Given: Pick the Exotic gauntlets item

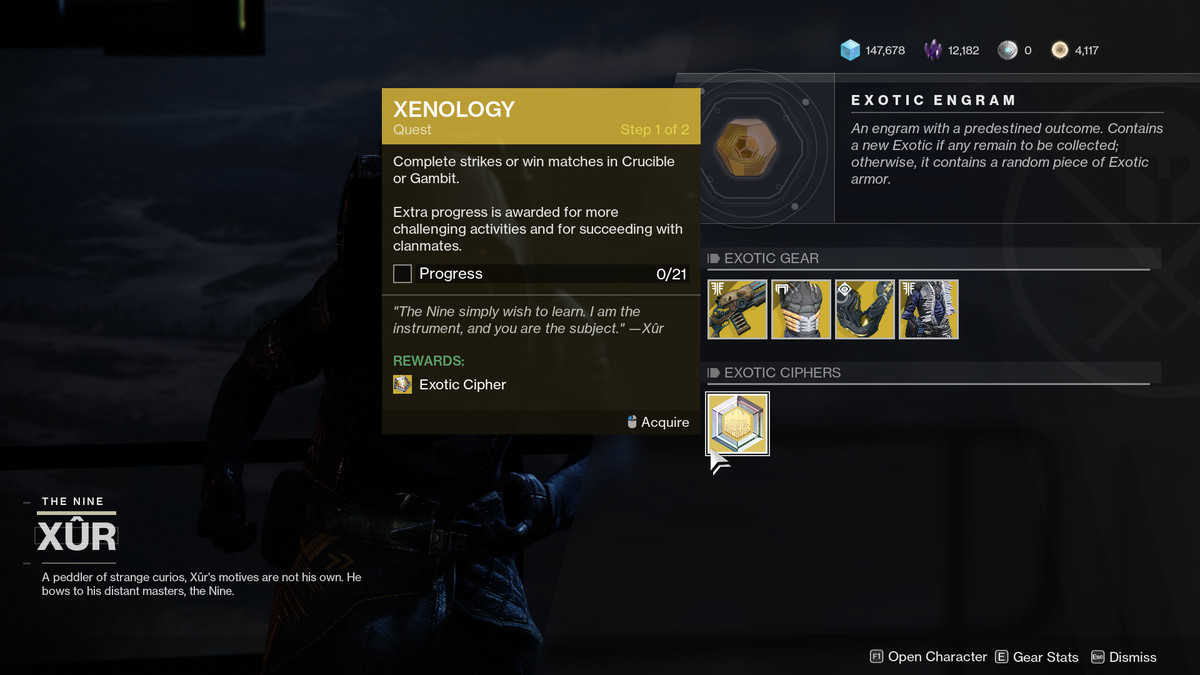Looking at the screenshot, I should [865, 309].
